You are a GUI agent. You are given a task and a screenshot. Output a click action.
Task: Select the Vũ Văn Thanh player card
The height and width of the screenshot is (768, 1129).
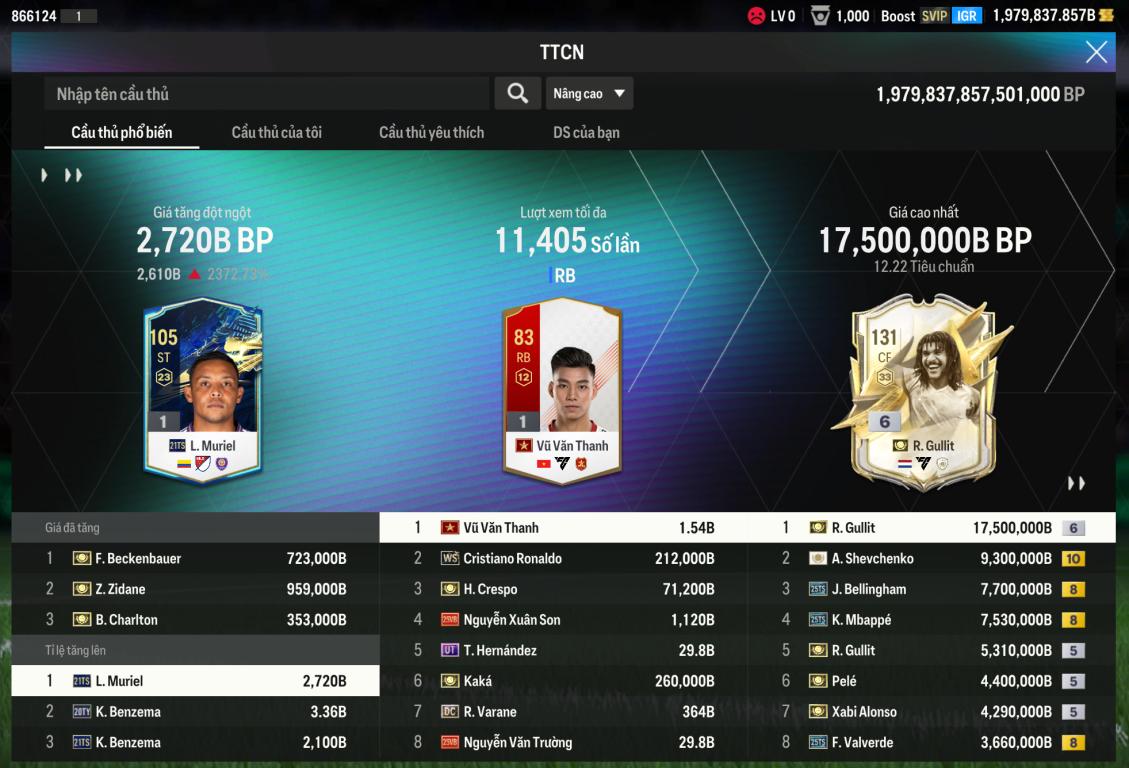(x=562, y=390)
